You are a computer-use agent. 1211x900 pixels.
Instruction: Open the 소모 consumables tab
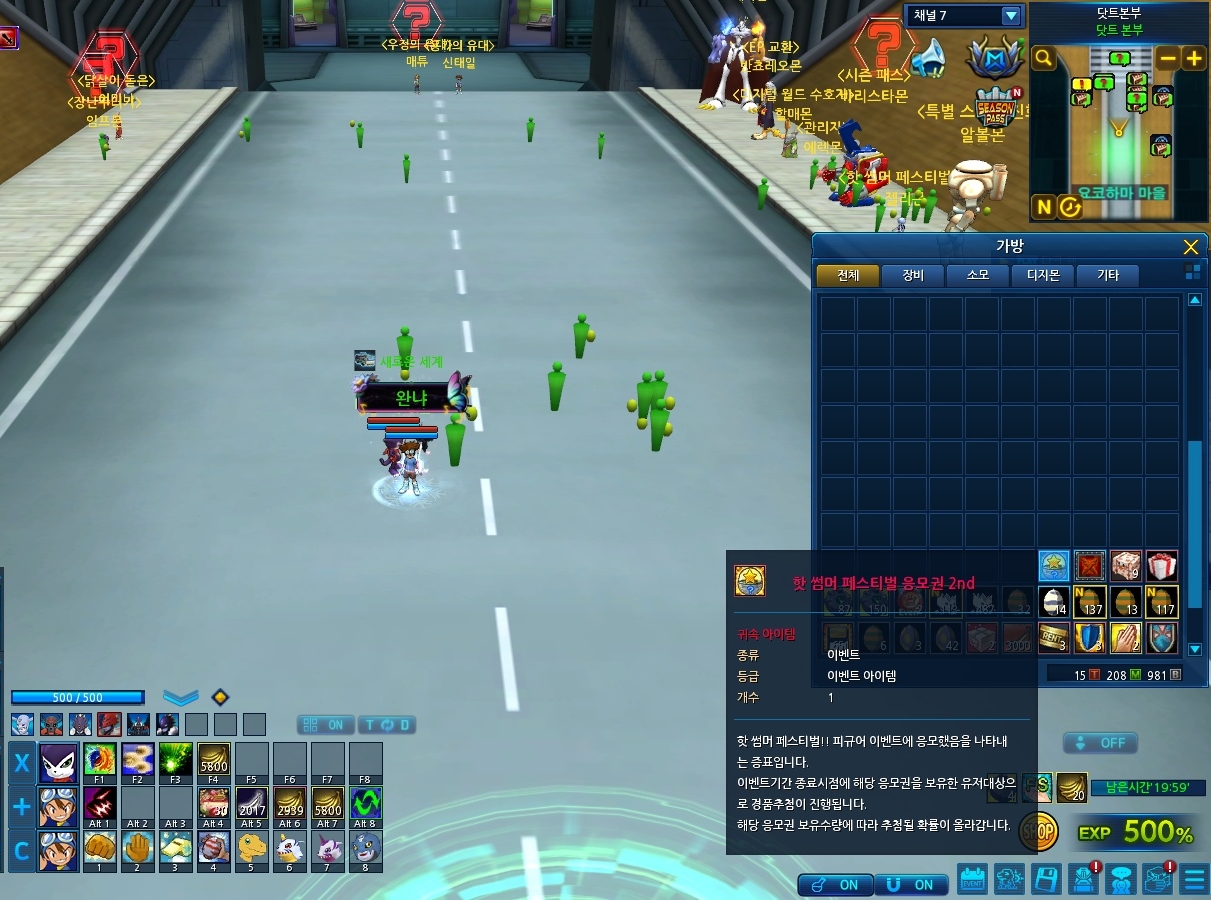tap(977, 275)
